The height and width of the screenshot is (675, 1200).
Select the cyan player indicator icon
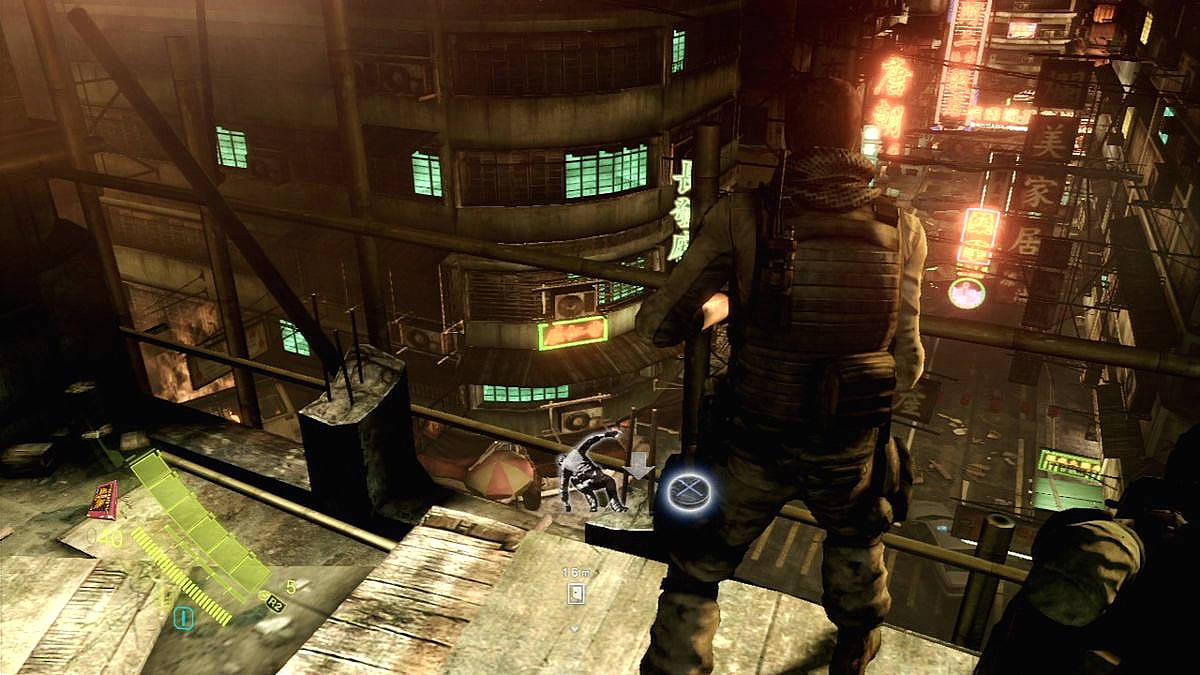tap(183, 619)
